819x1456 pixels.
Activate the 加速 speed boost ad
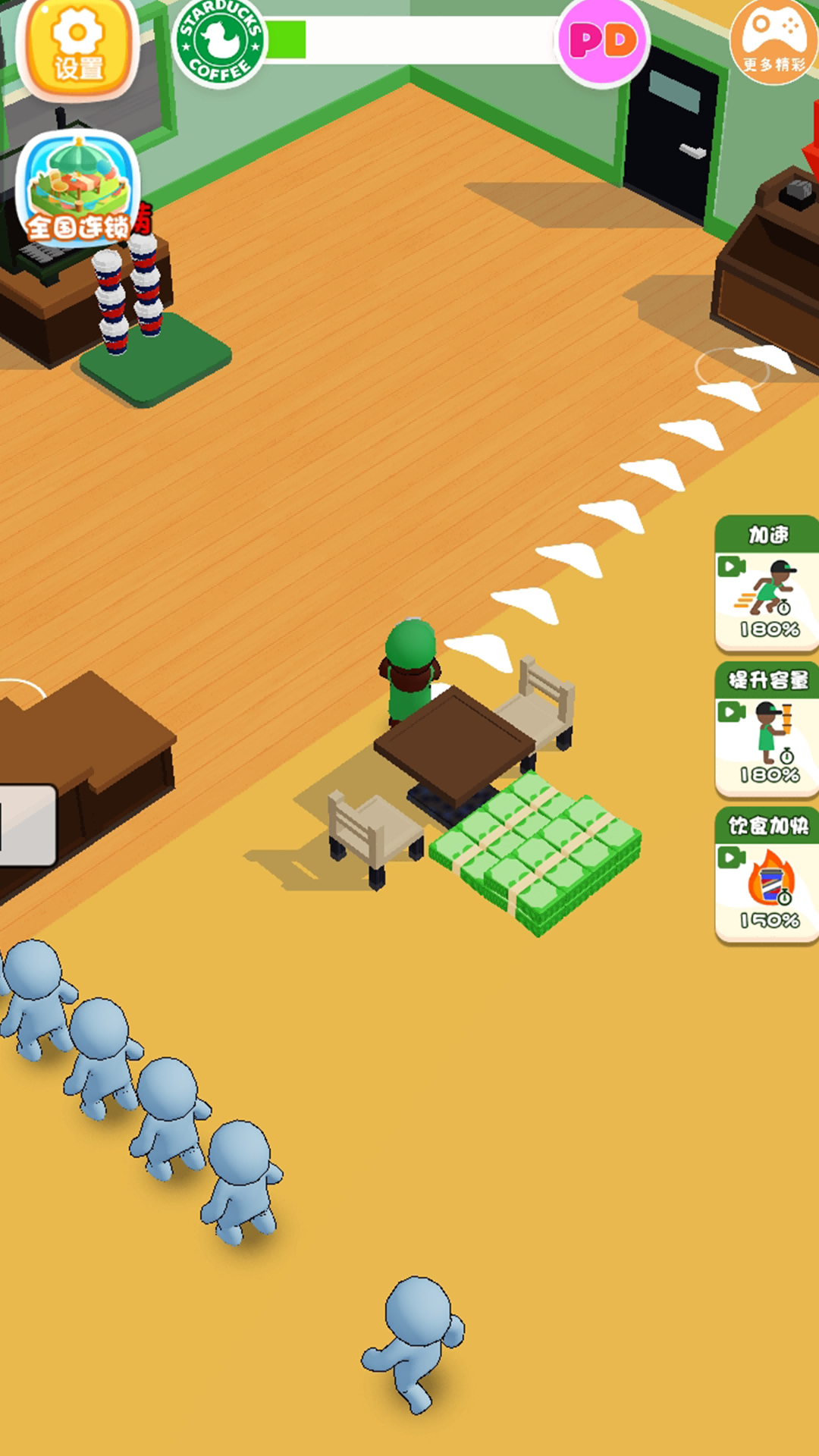tap(767, 584)
